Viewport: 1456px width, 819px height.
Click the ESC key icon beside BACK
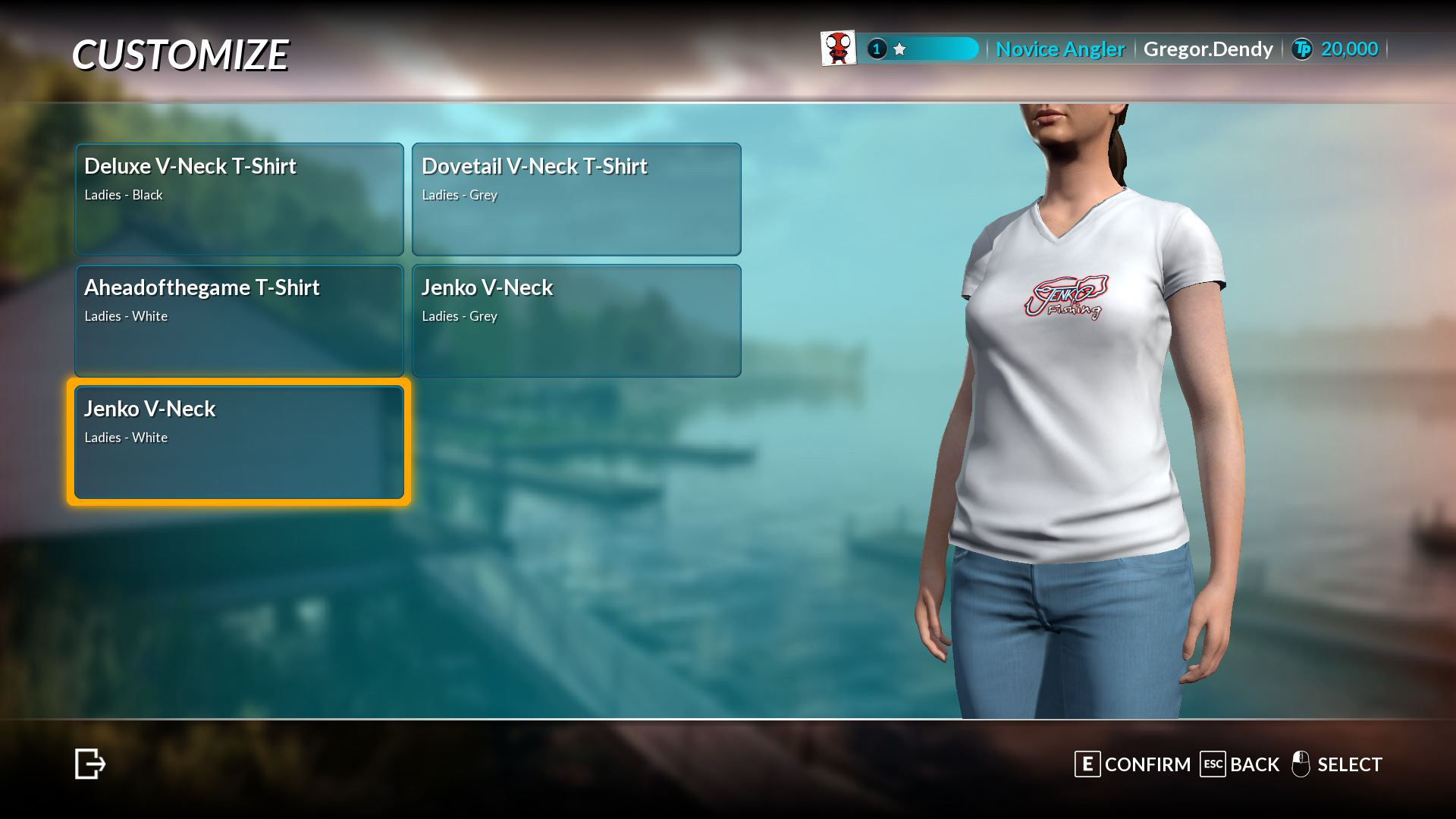tap(1214, 764)
